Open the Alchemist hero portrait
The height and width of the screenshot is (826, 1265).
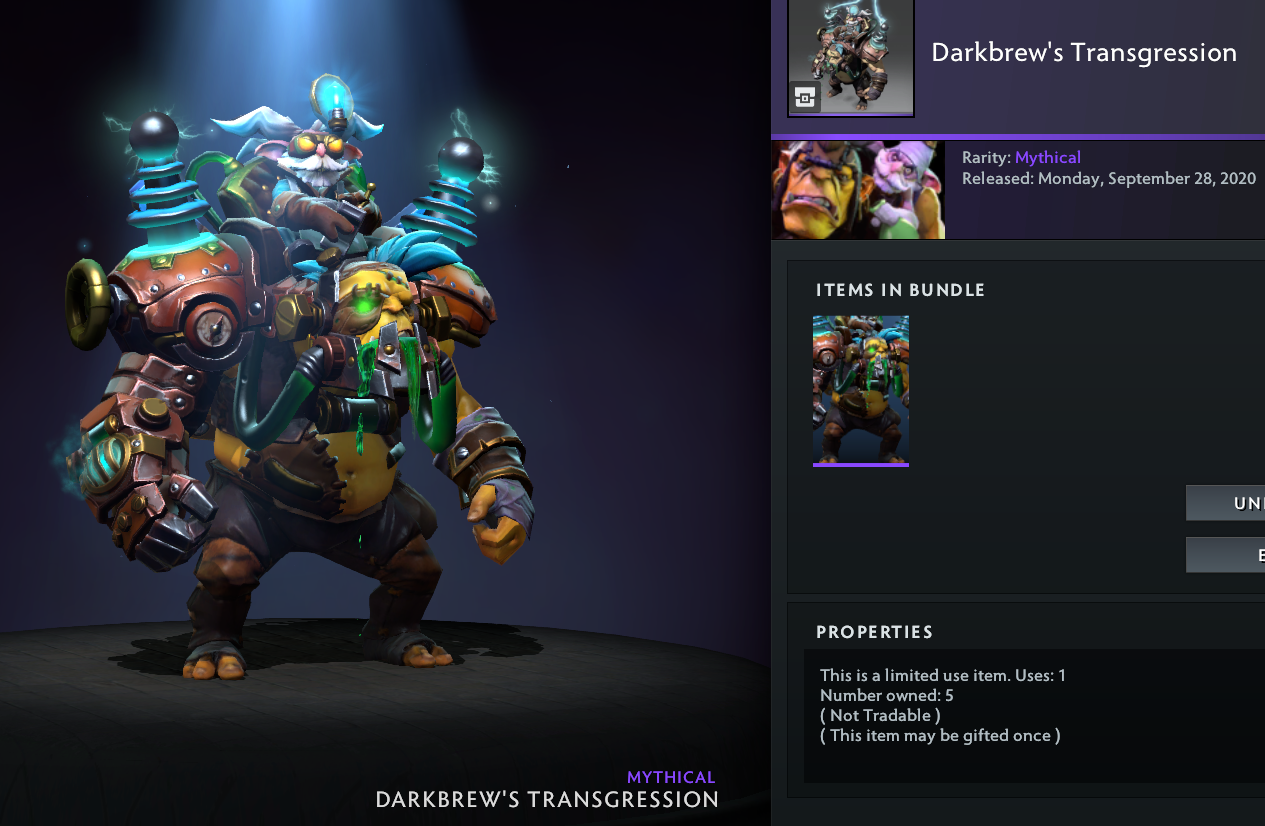pyautogui.click(x=858, y=190)
